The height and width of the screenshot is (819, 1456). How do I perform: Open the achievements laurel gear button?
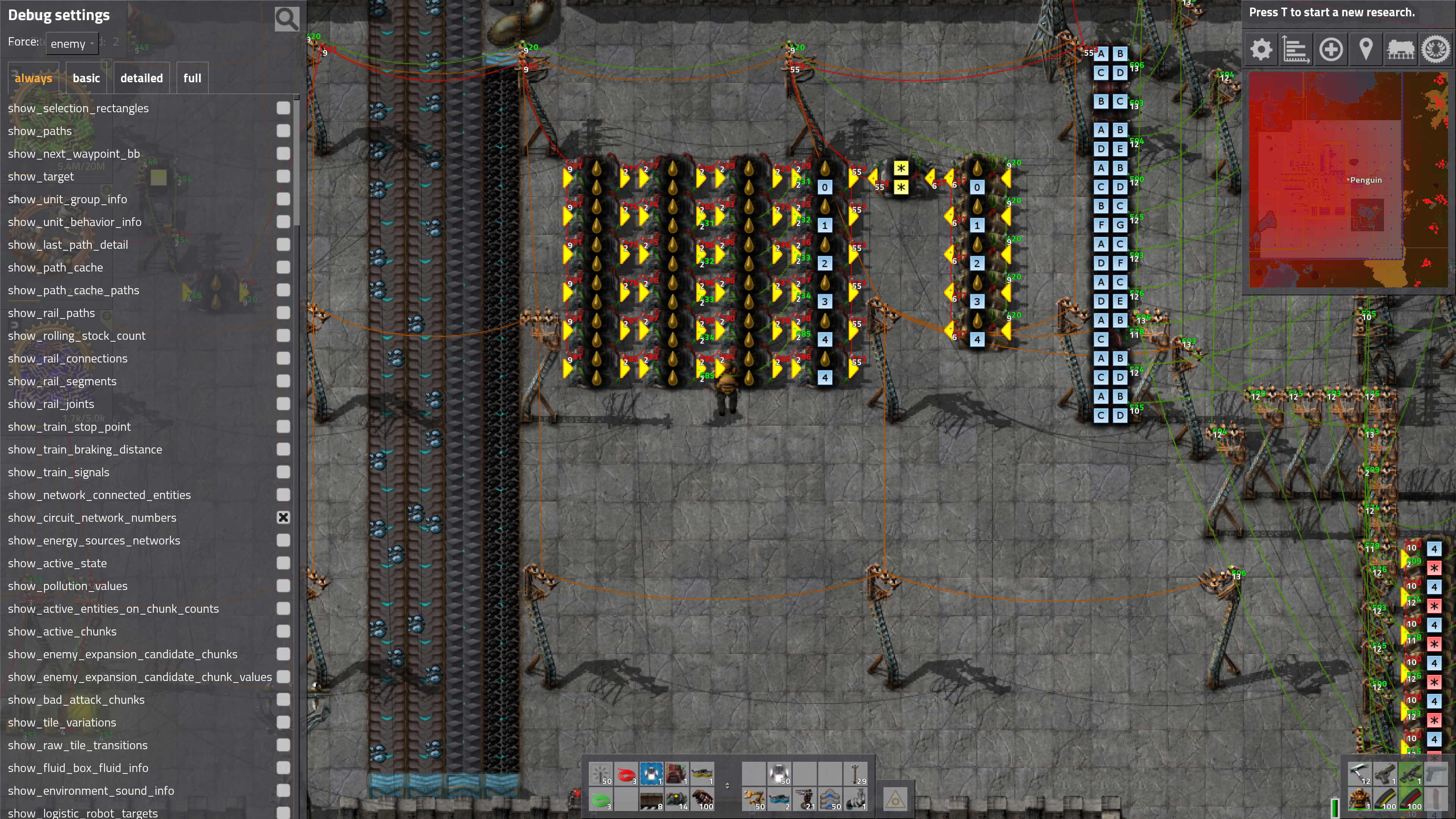[1435, 50]
